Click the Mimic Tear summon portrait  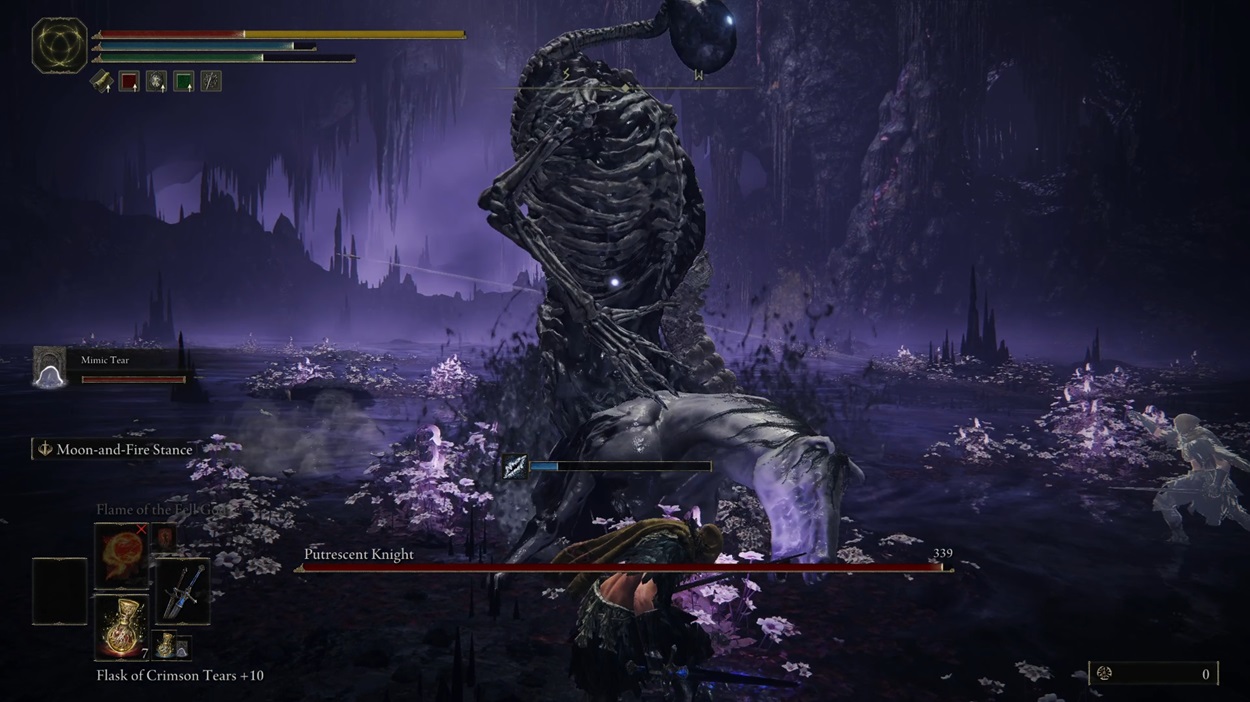pyautogui.click(x=49, y=367)
